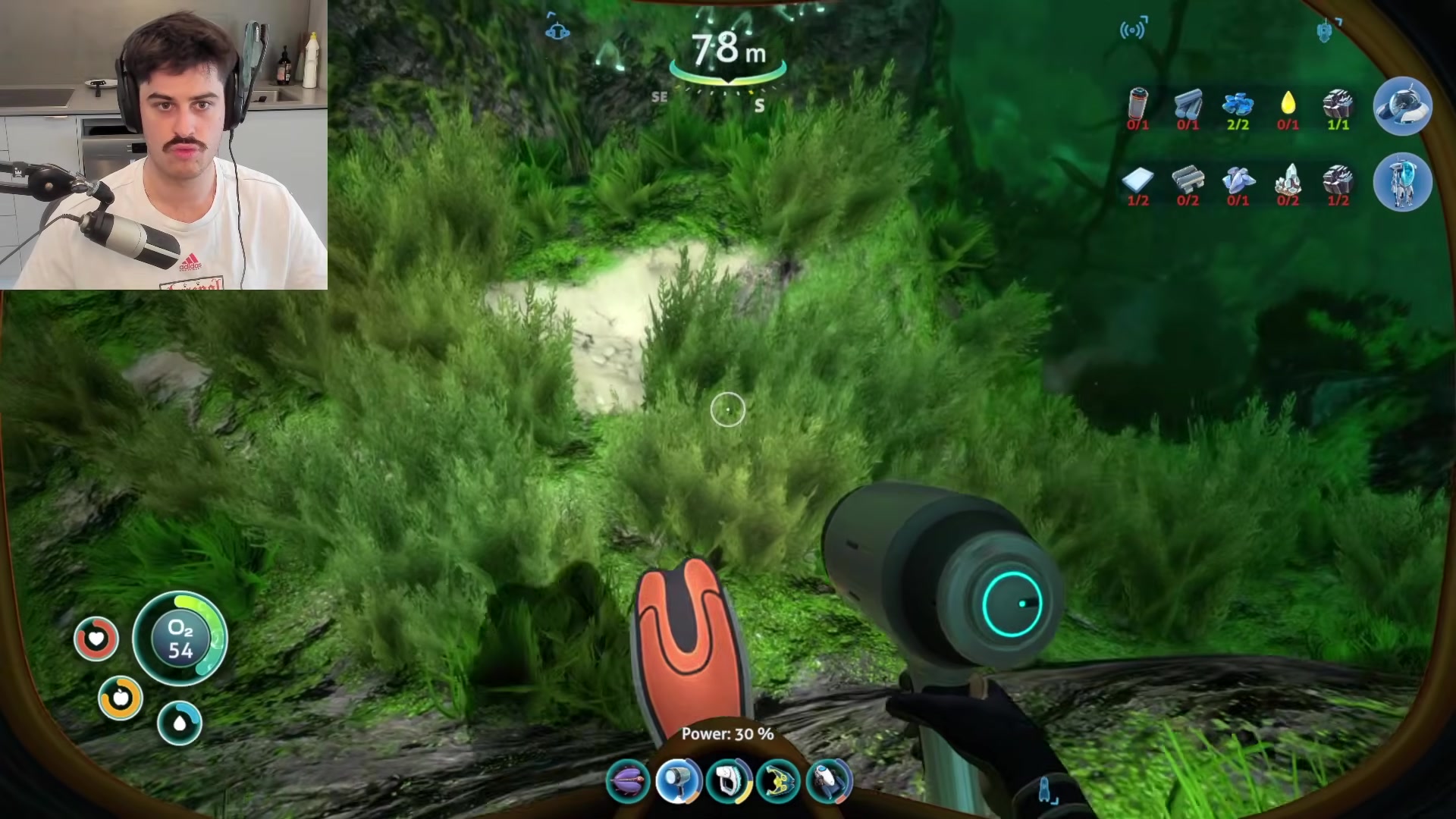Open the pinned Prawn Suit recipe
The height and width of the screenshot is (819, 1456).
click(x=1402, y=182)
